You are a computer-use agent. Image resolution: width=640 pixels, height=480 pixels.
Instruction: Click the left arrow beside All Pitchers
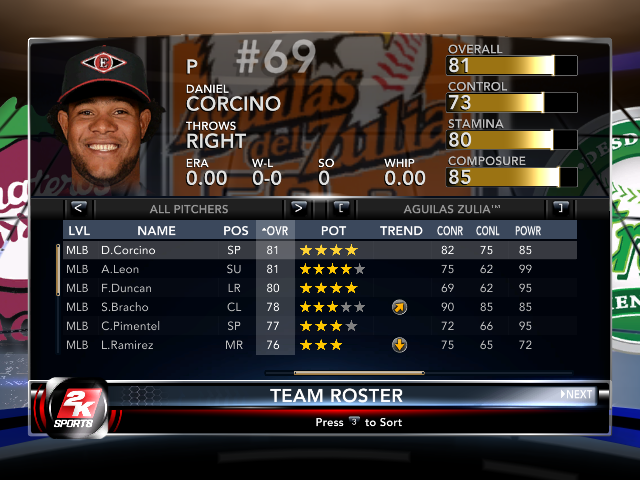pyautogui.click(x=79, y=209)
